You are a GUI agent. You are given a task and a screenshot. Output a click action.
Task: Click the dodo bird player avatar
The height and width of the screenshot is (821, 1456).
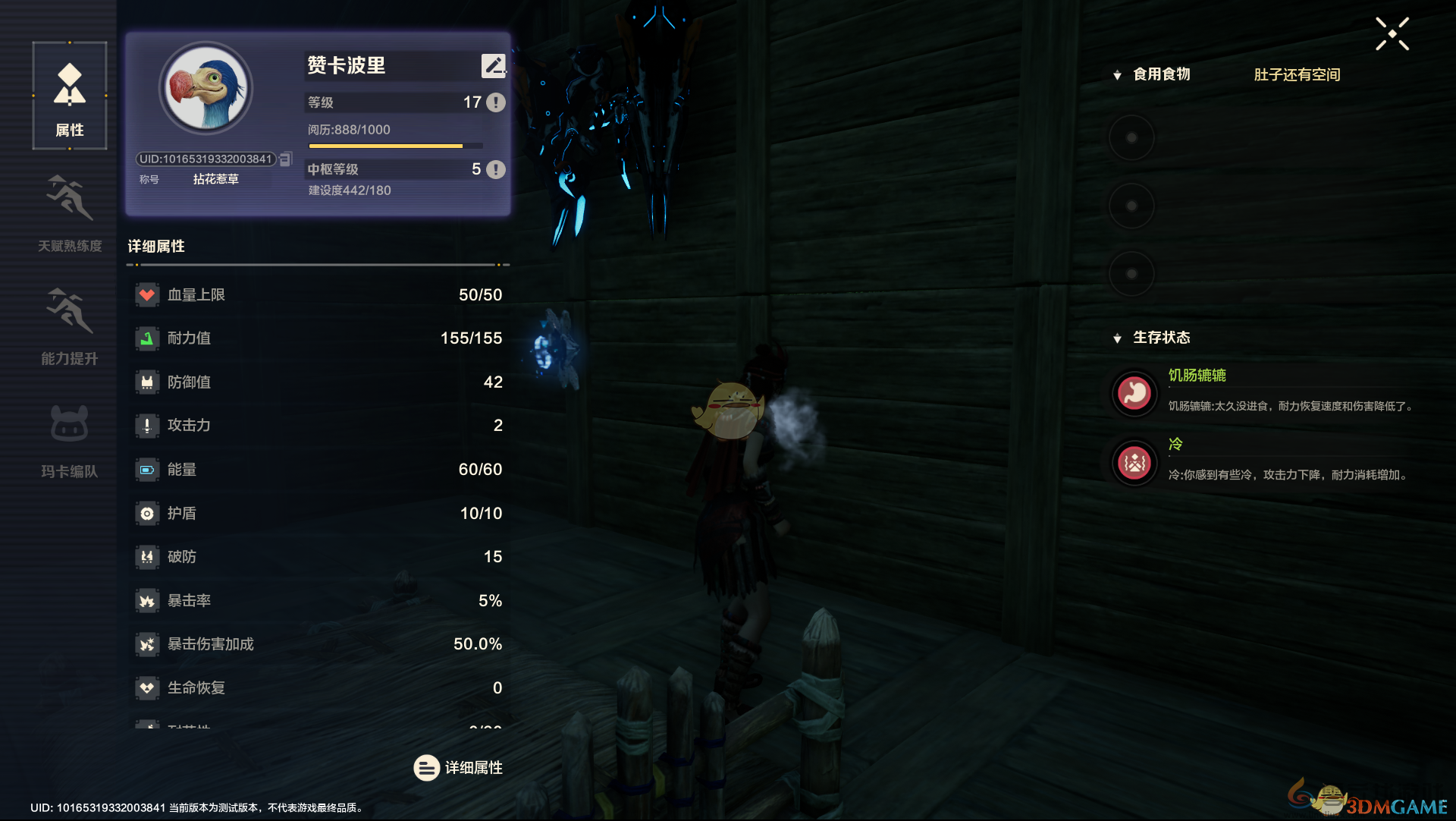[x=206, y=89]
